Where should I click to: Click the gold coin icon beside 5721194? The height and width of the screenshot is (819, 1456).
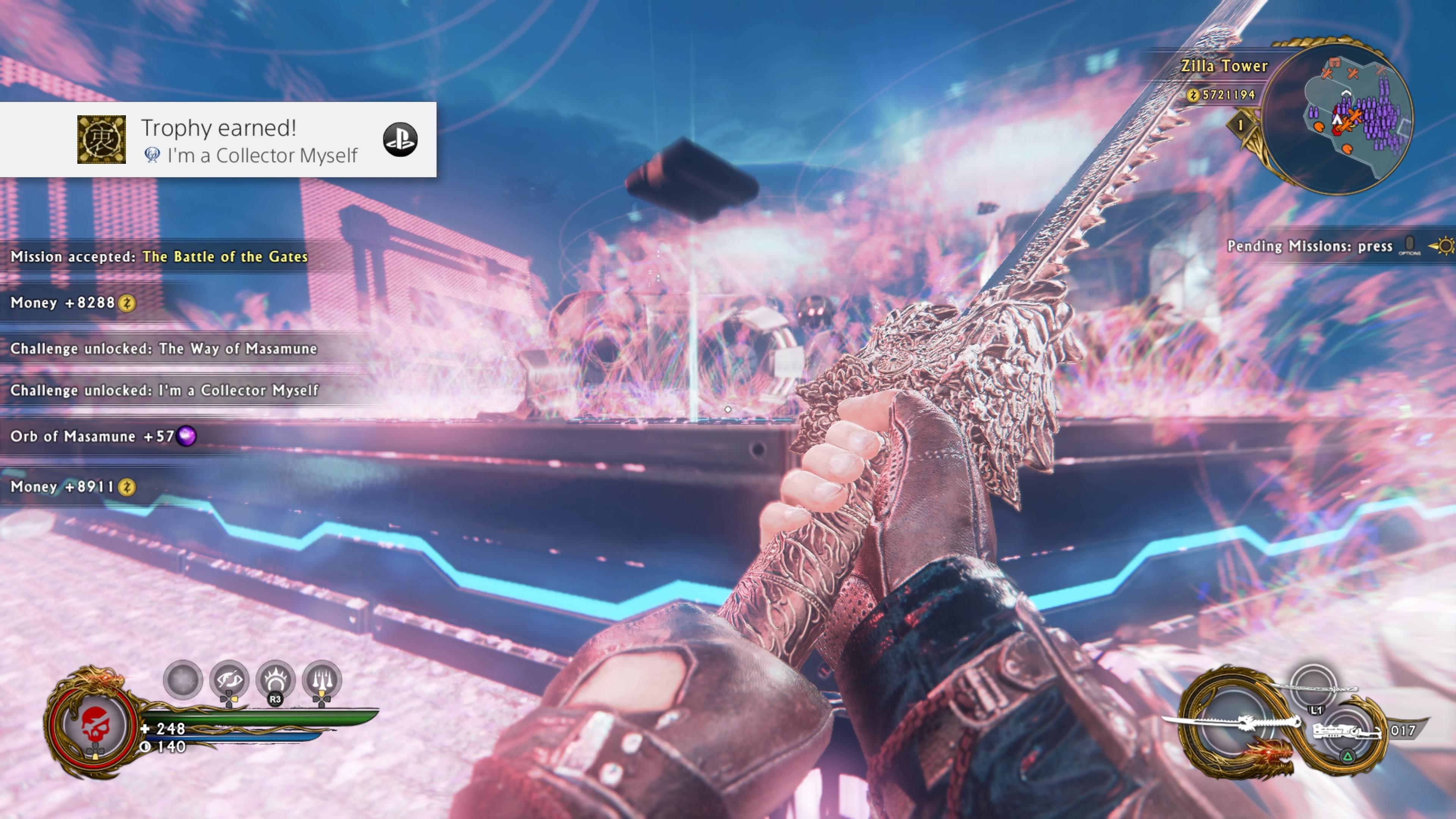click(x=1193, y=96)
